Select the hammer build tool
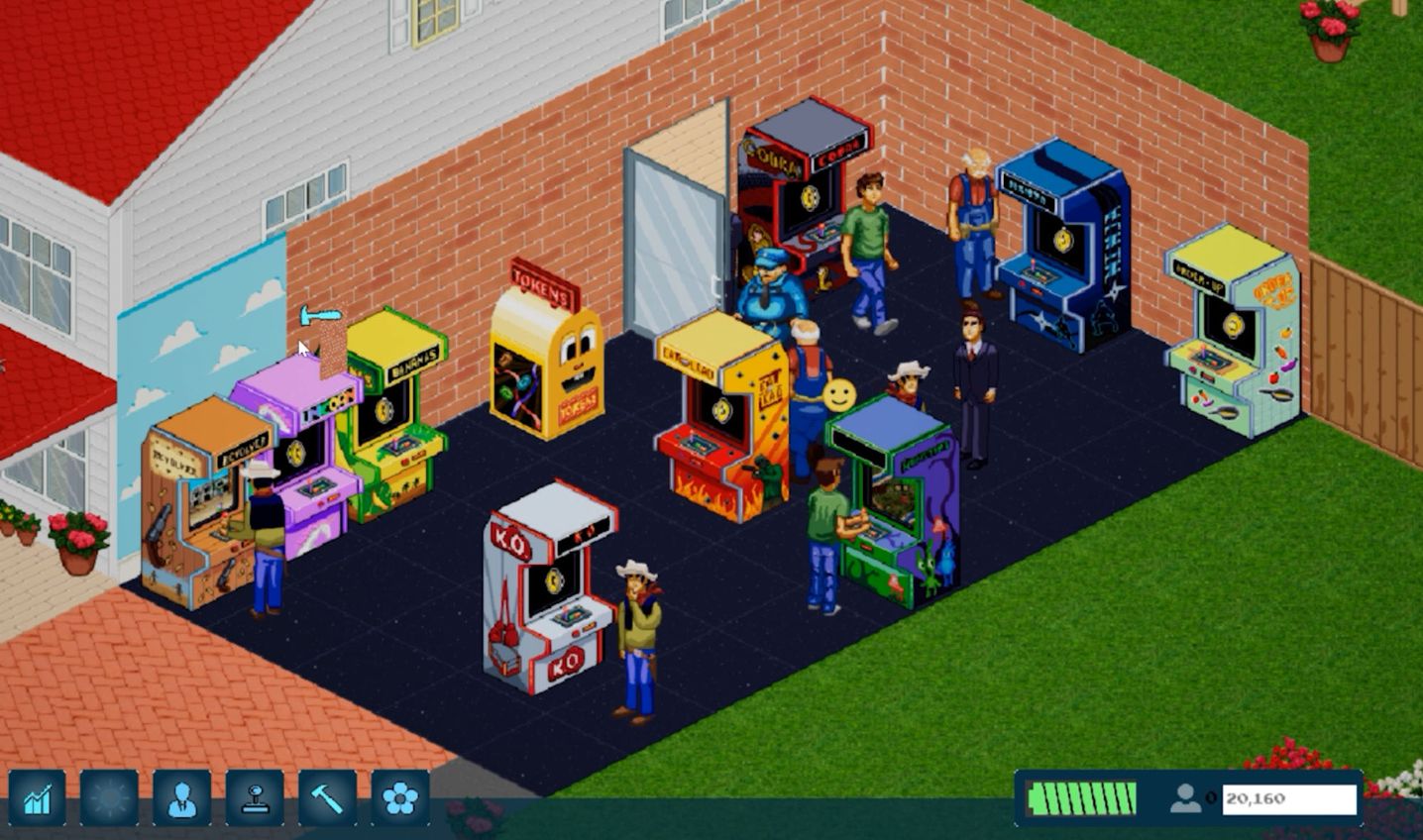 pyautogui.click(x=327, y=797)
